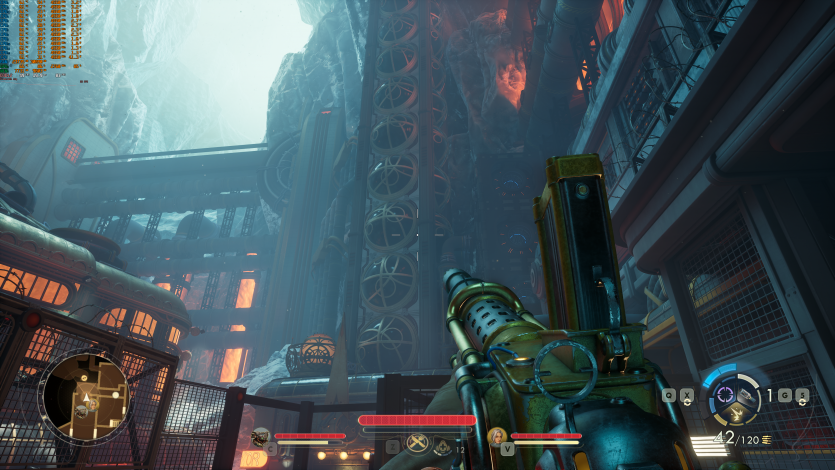
Task: Select the white-haired companion portrait
Action: [497, 436]
